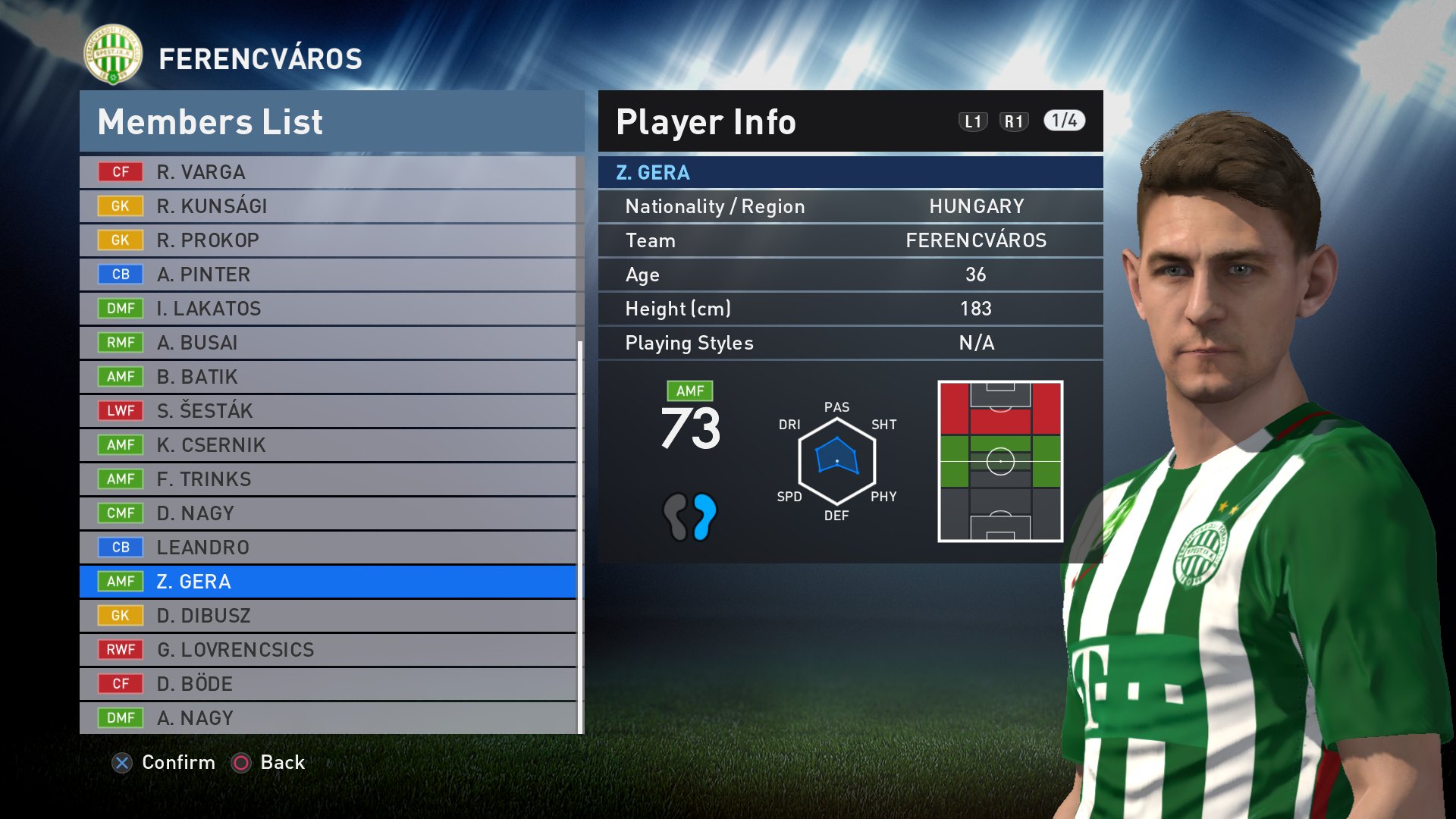The image size is (1456, 819).
Task: Click the Members List header
Action: tap(210, 121)
